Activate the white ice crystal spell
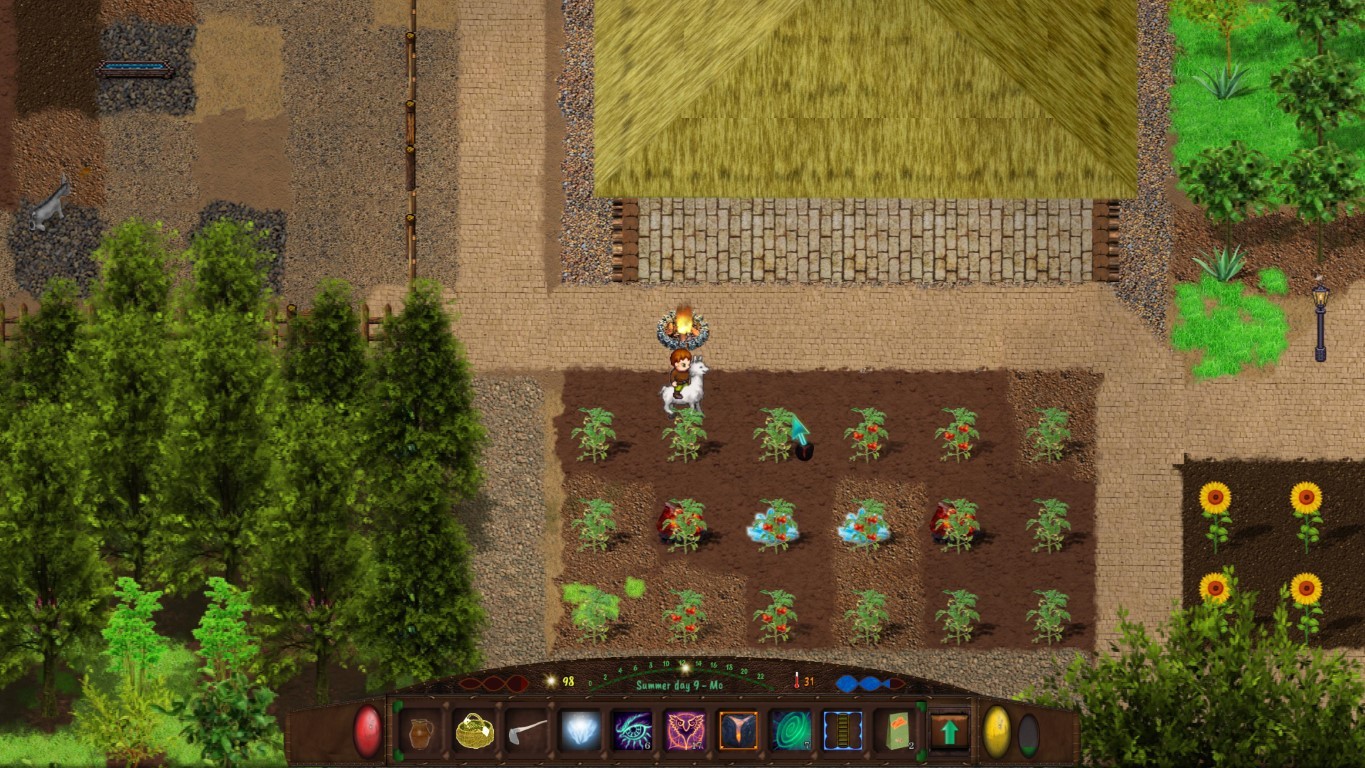 tap(579, 731)
